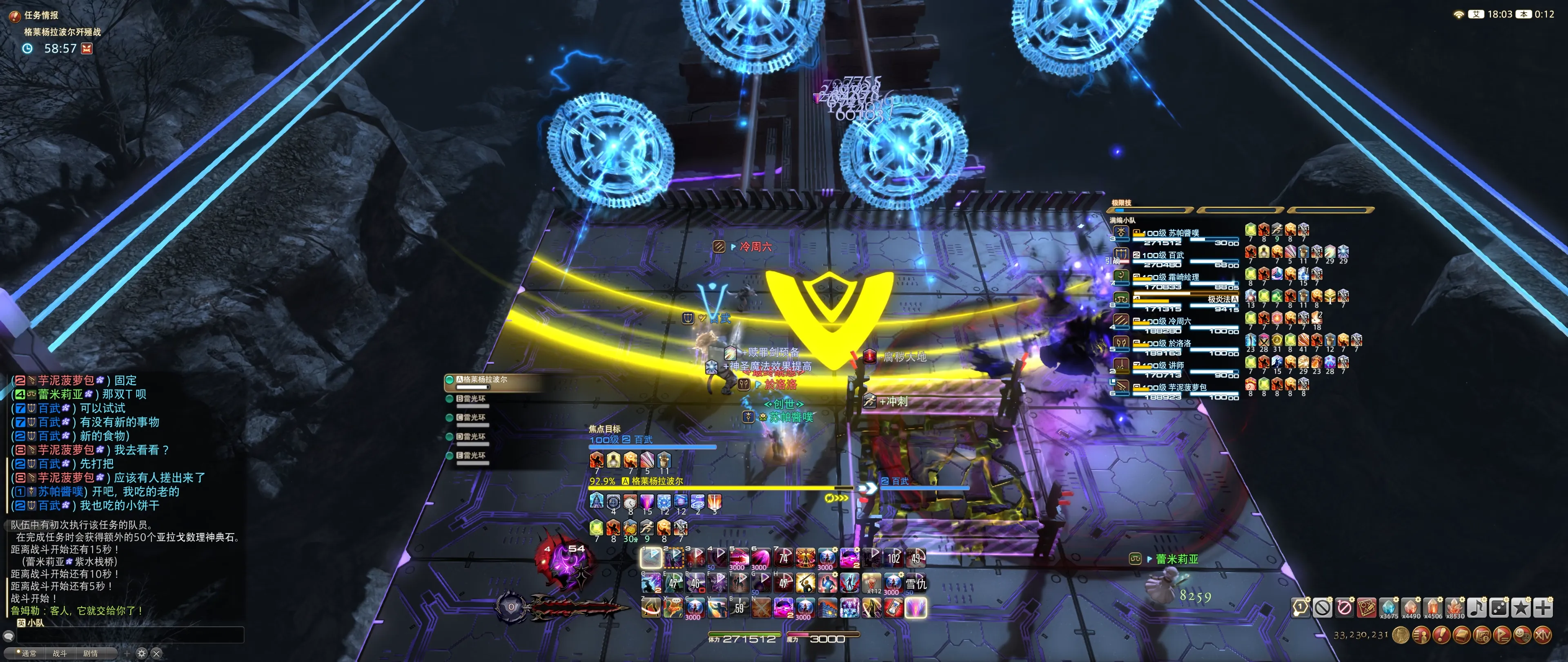Open the waymark board icon
This screenshot has height=662, width=1568.
[x=1366, y=607]
